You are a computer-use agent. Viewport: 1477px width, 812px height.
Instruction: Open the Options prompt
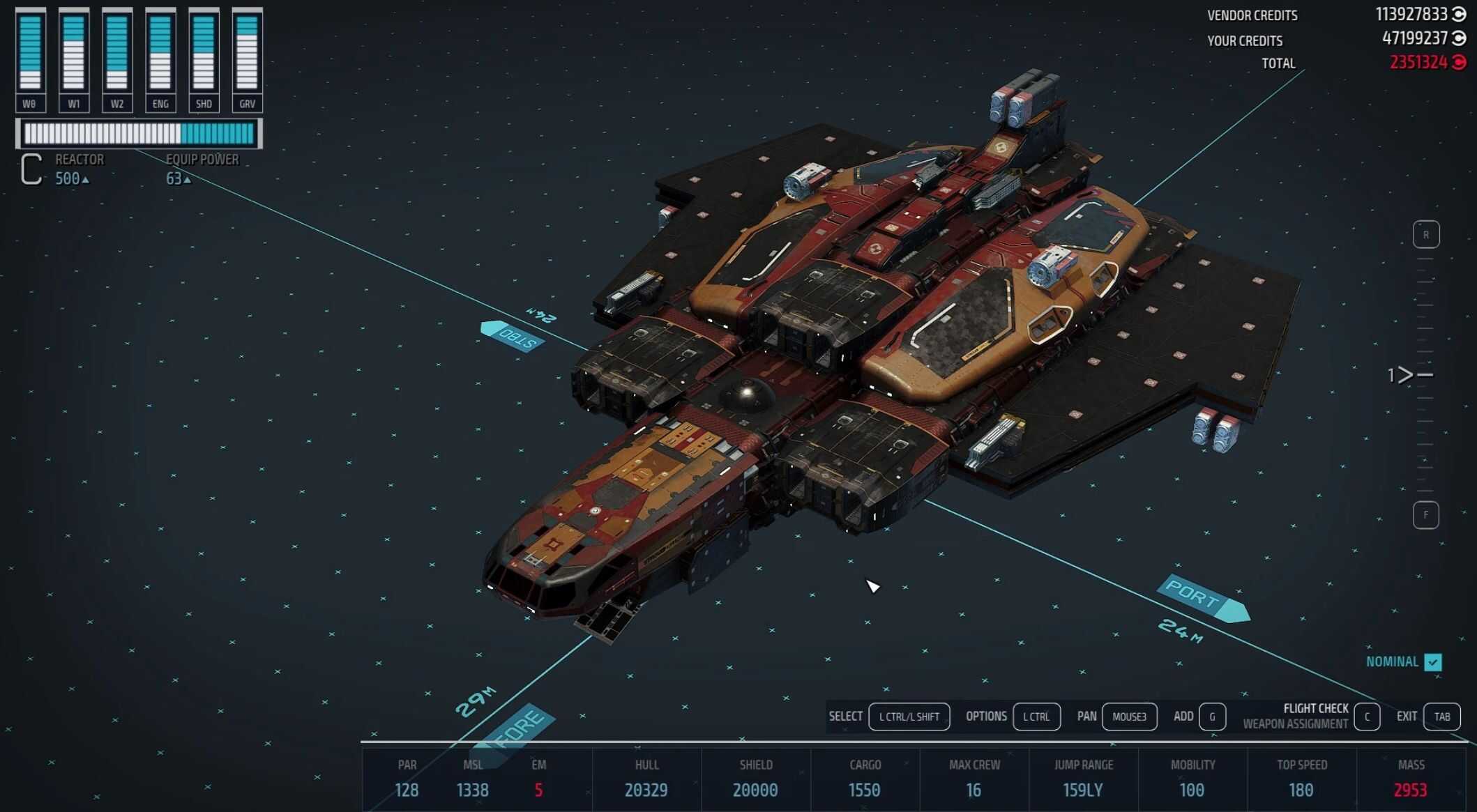[1036, 717]
